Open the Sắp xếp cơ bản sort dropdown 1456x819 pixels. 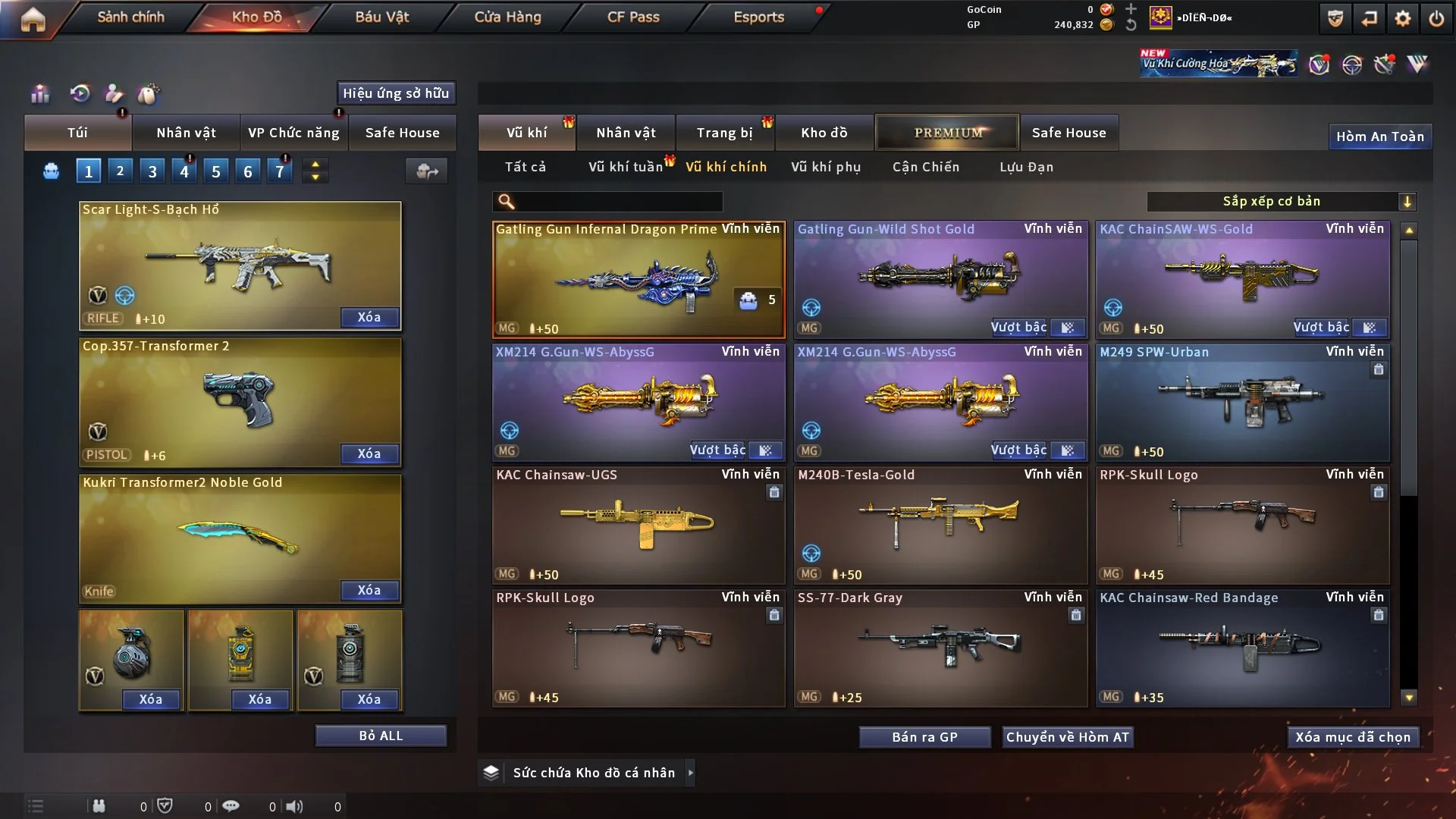[1281, 201]
